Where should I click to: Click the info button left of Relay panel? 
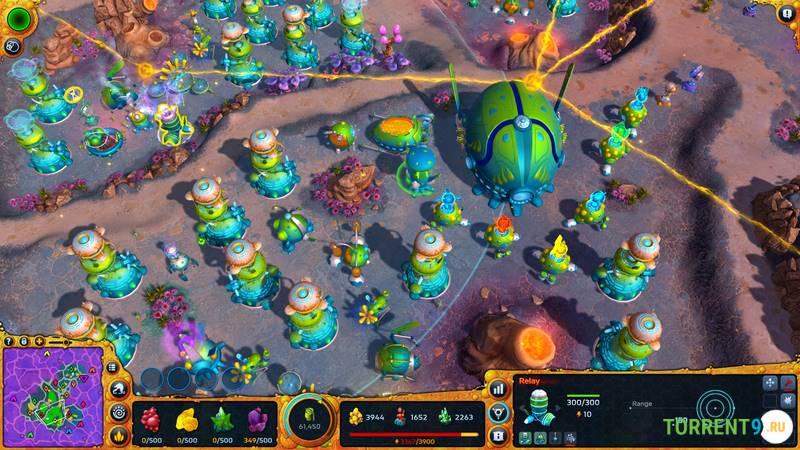498,435
